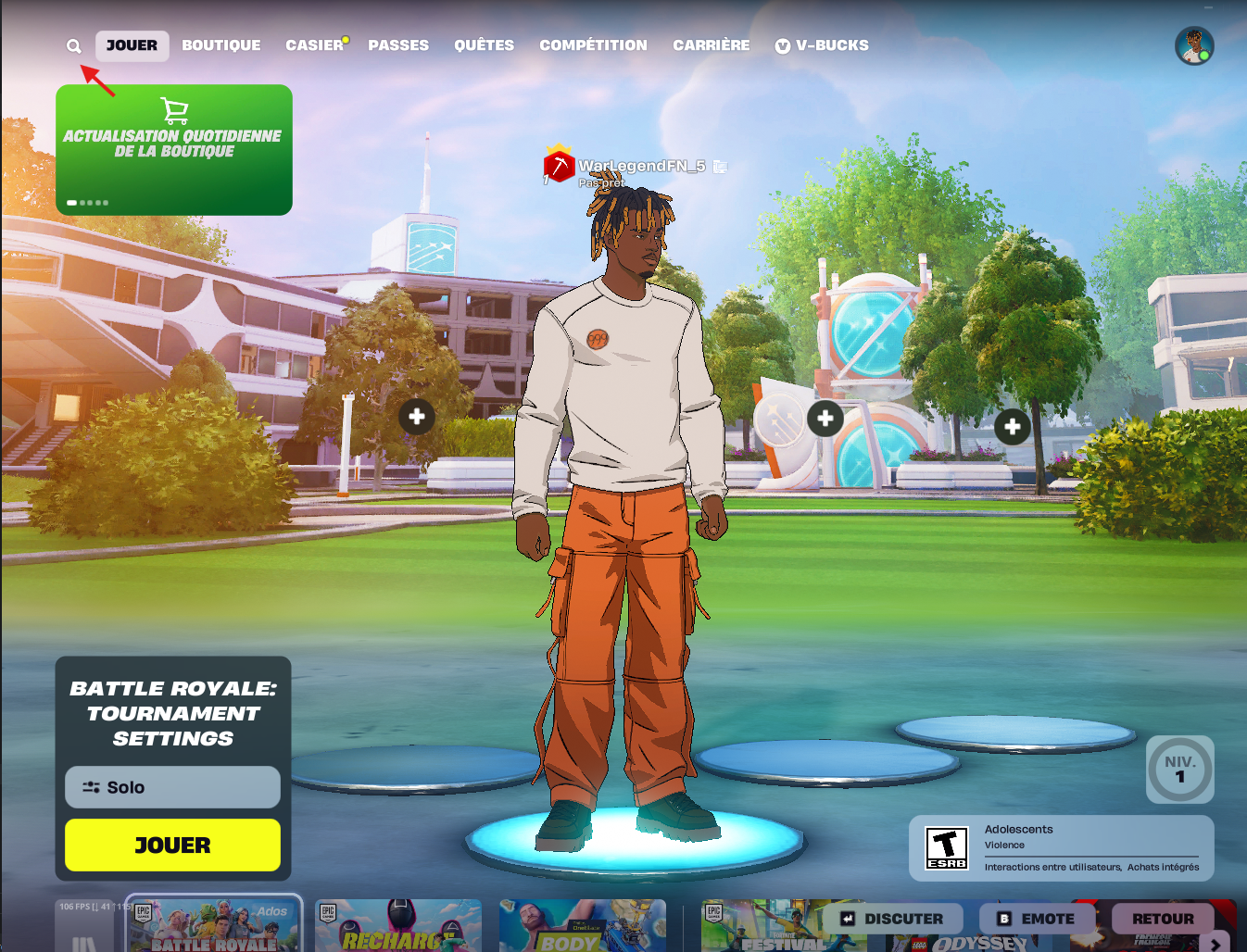The width and height of the screenshot is (1247, 952).
Task: Open the V-Bucks store tab
Action: coord(822,45)
